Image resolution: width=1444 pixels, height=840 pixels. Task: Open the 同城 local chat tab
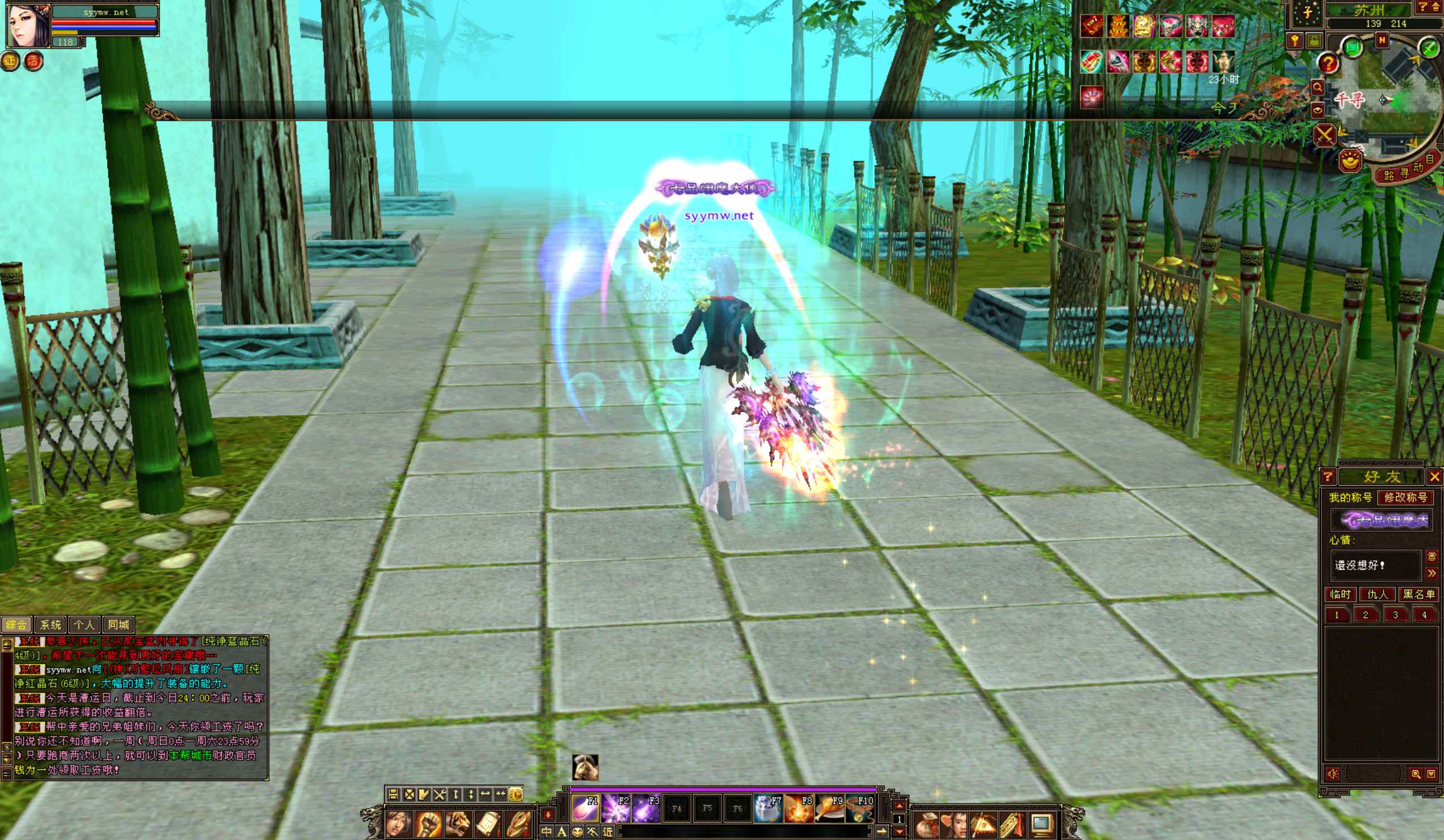[x=119, y=624]
